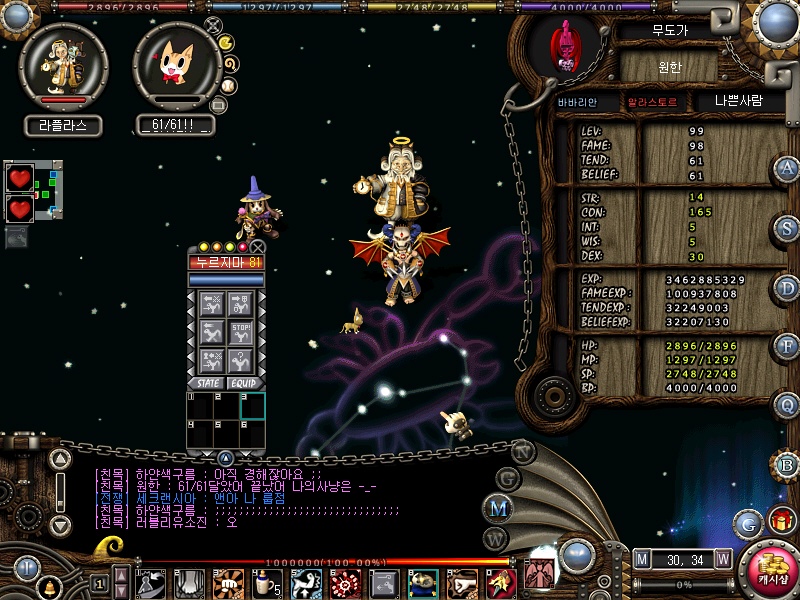
Task: Select the round S side button
Action: click(787, 228)
